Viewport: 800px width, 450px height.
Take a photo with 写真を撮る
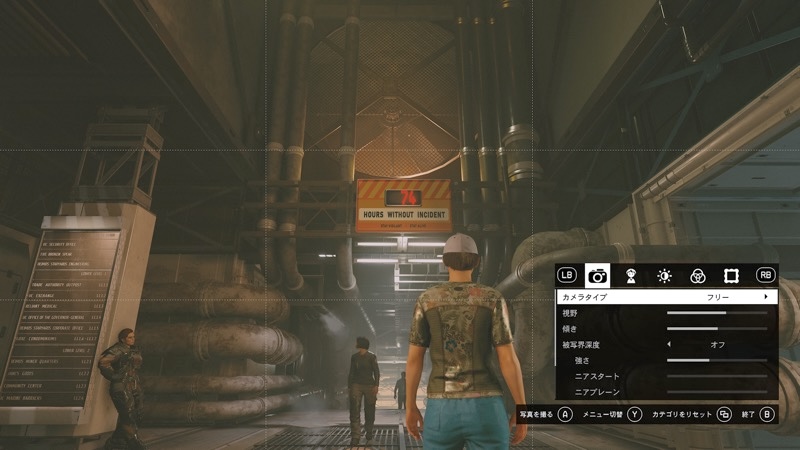tap(565, 413)
